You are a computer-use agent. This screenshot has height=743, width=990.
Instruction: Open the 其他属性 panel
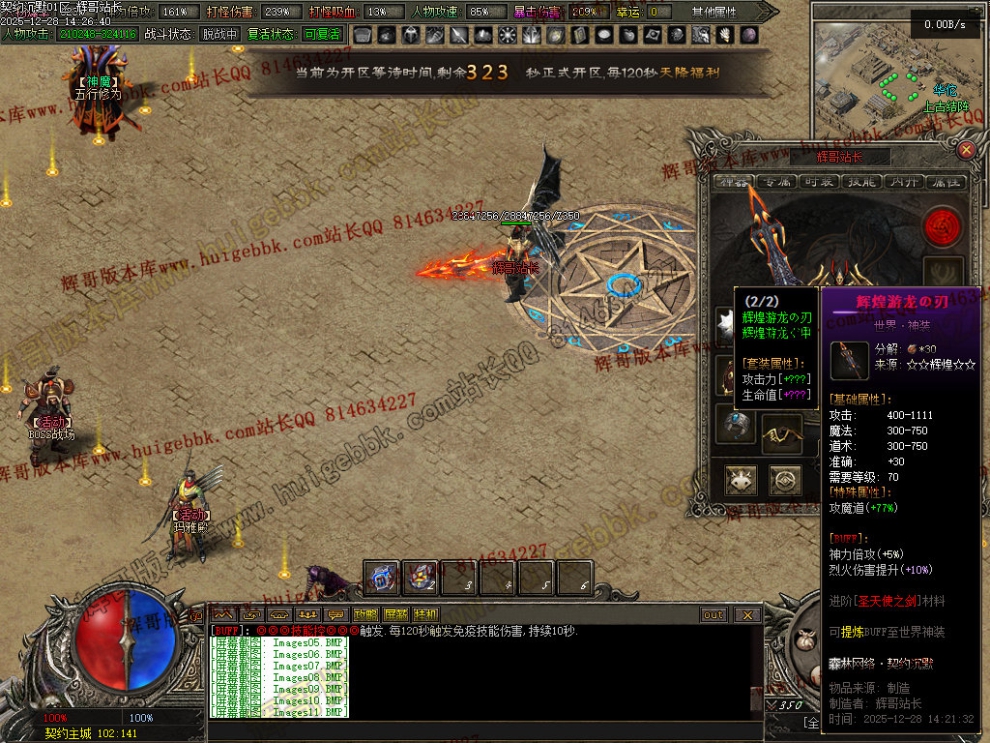tap(713, 12)
